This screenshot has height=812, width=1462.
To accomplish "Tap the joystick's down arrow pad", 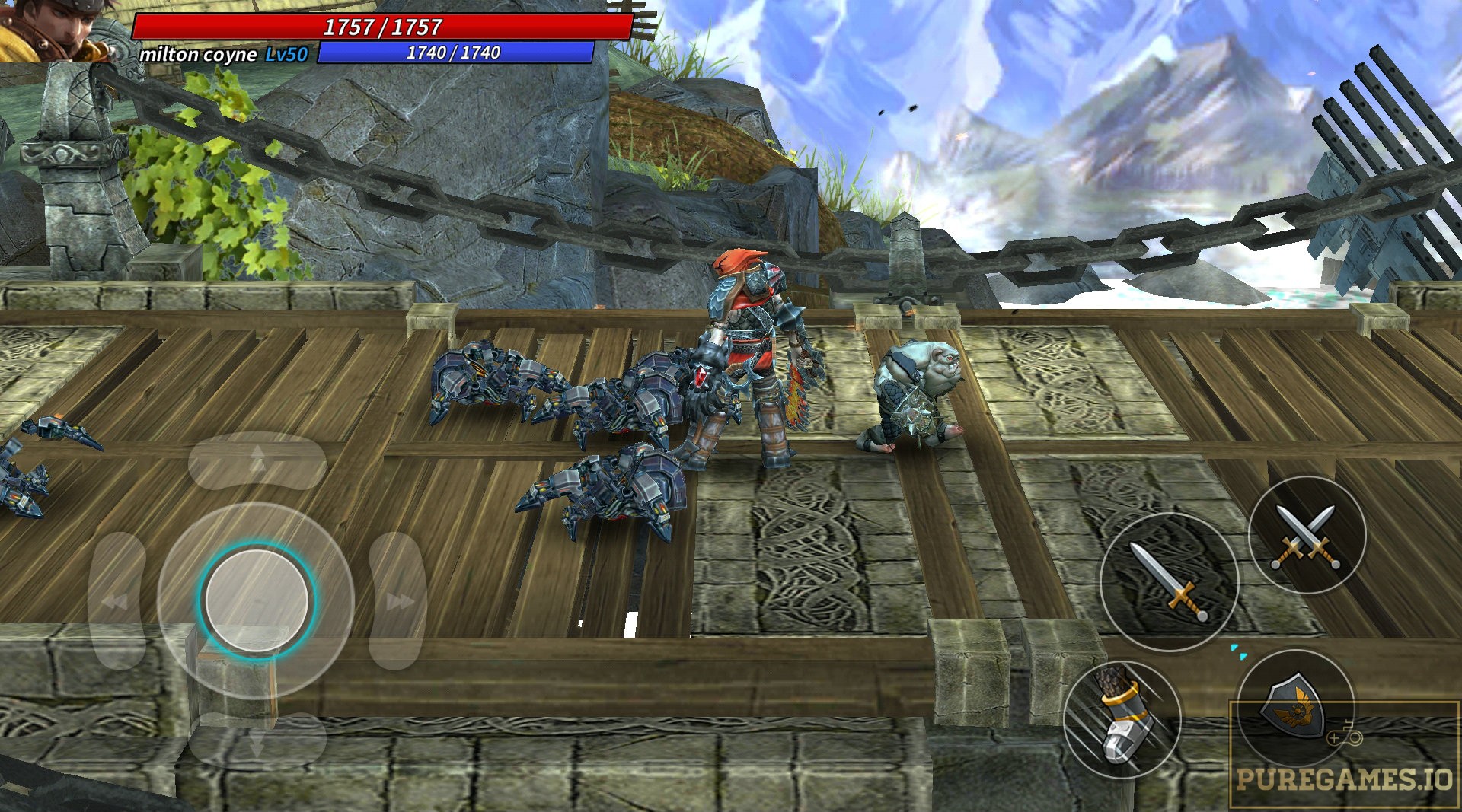I will coord(257,740).
